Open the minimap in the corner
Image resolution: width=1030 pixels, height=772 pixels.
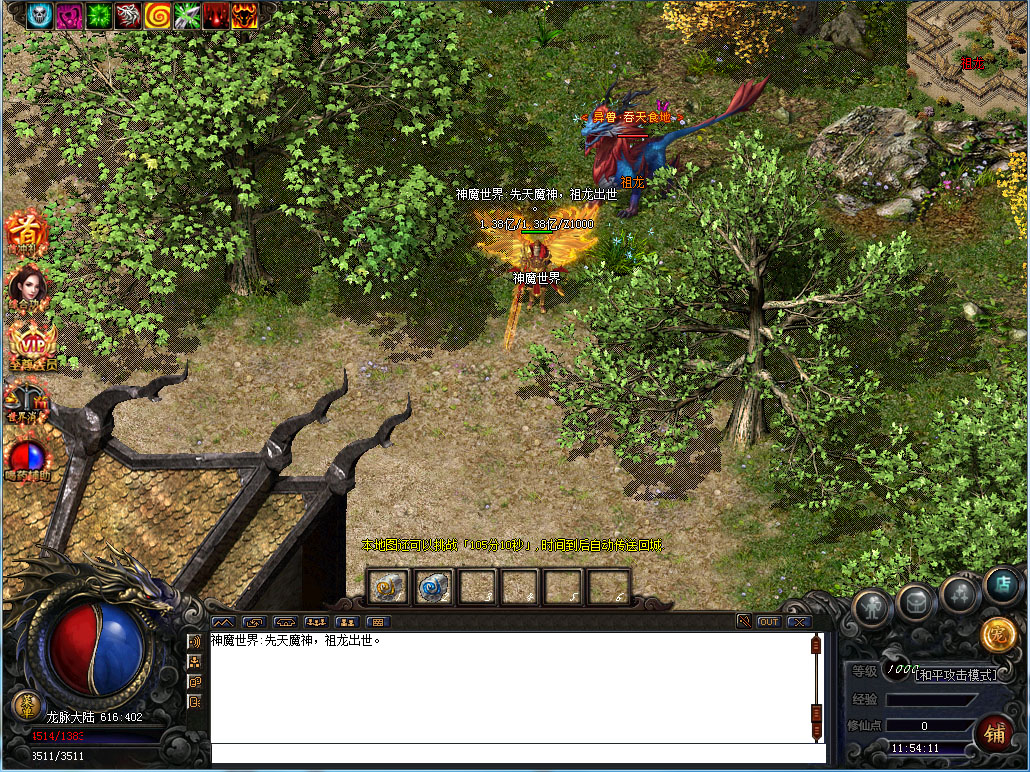[966, 55]
